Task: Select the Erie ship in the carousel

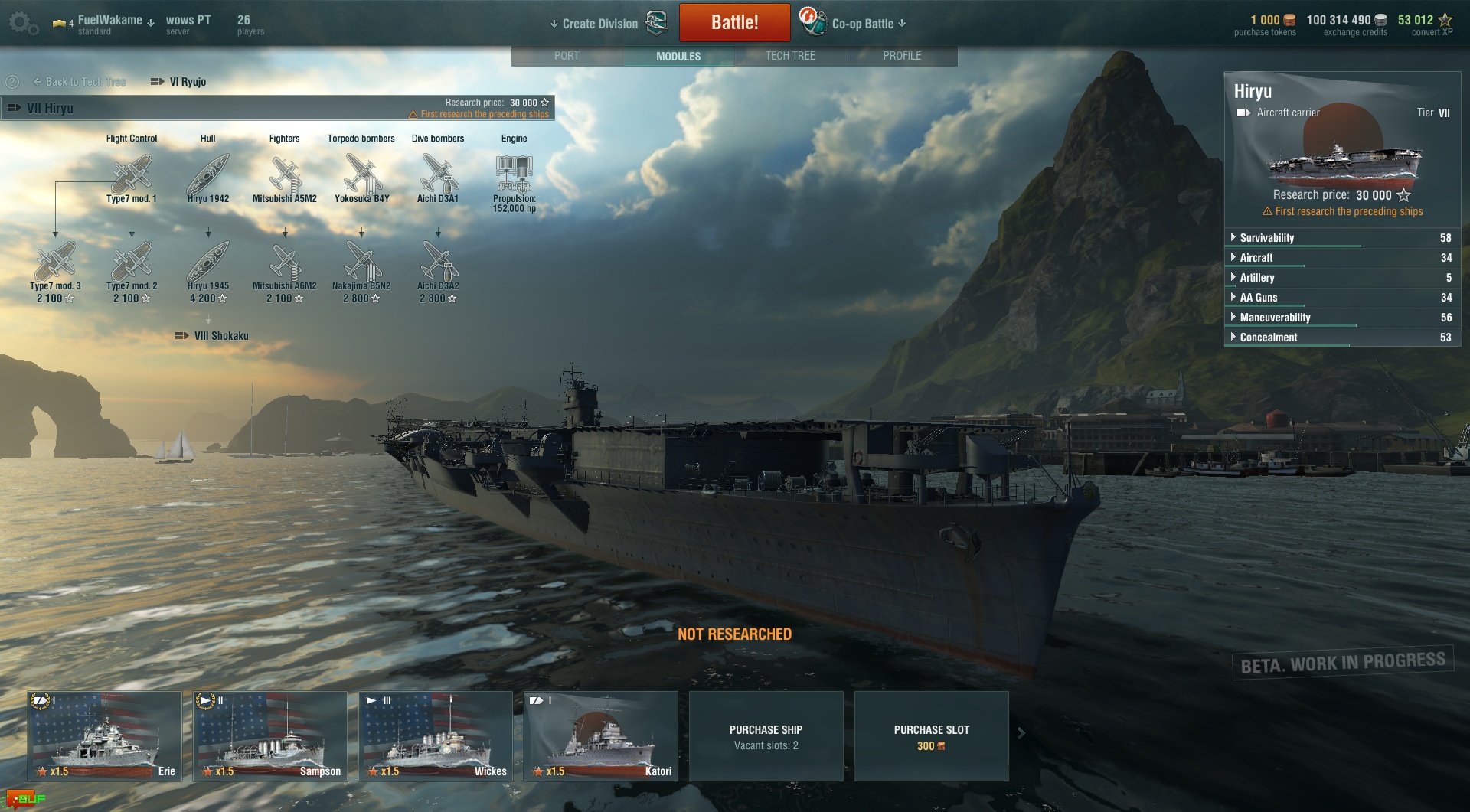Action: [105, 736]
